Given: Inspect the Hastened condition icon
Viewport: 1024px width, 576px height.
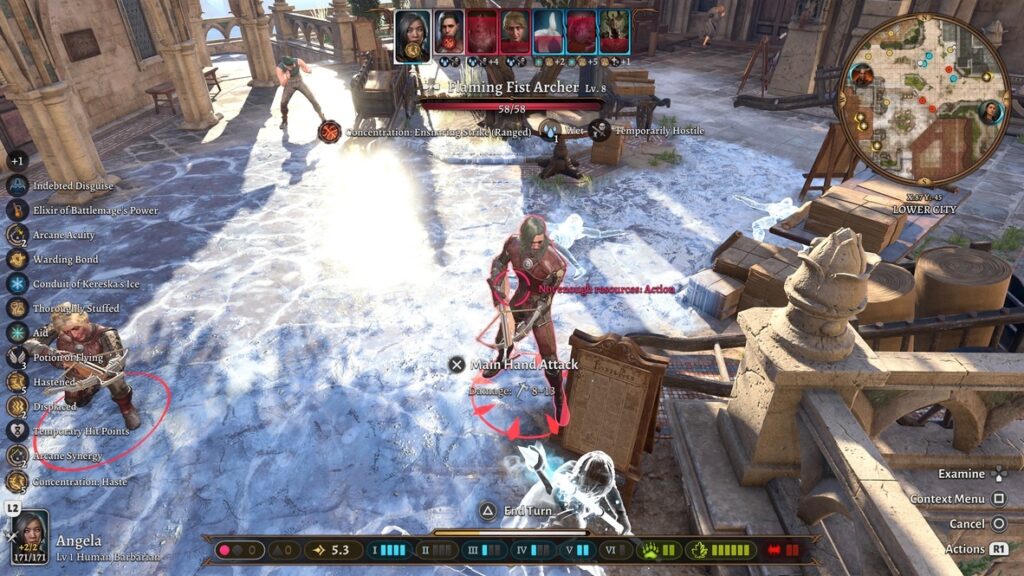Looking at the screenshot, I should [x=17, y=382].
